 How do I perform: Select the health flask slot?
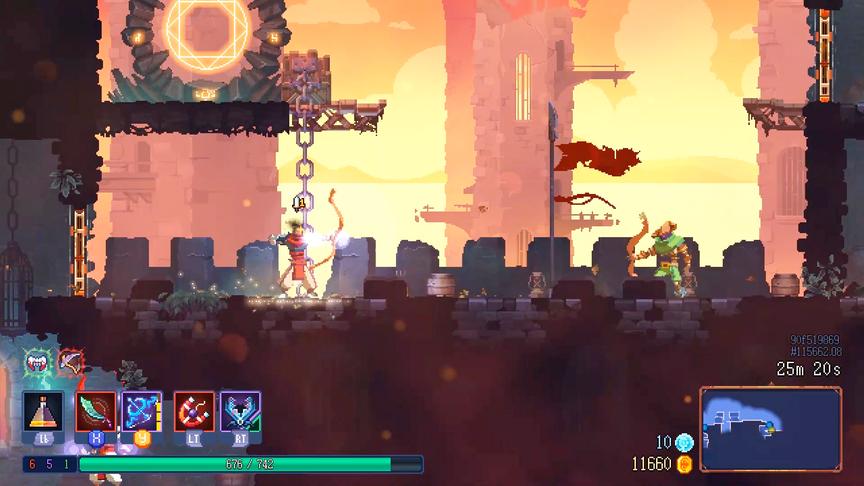pos(43,411)
